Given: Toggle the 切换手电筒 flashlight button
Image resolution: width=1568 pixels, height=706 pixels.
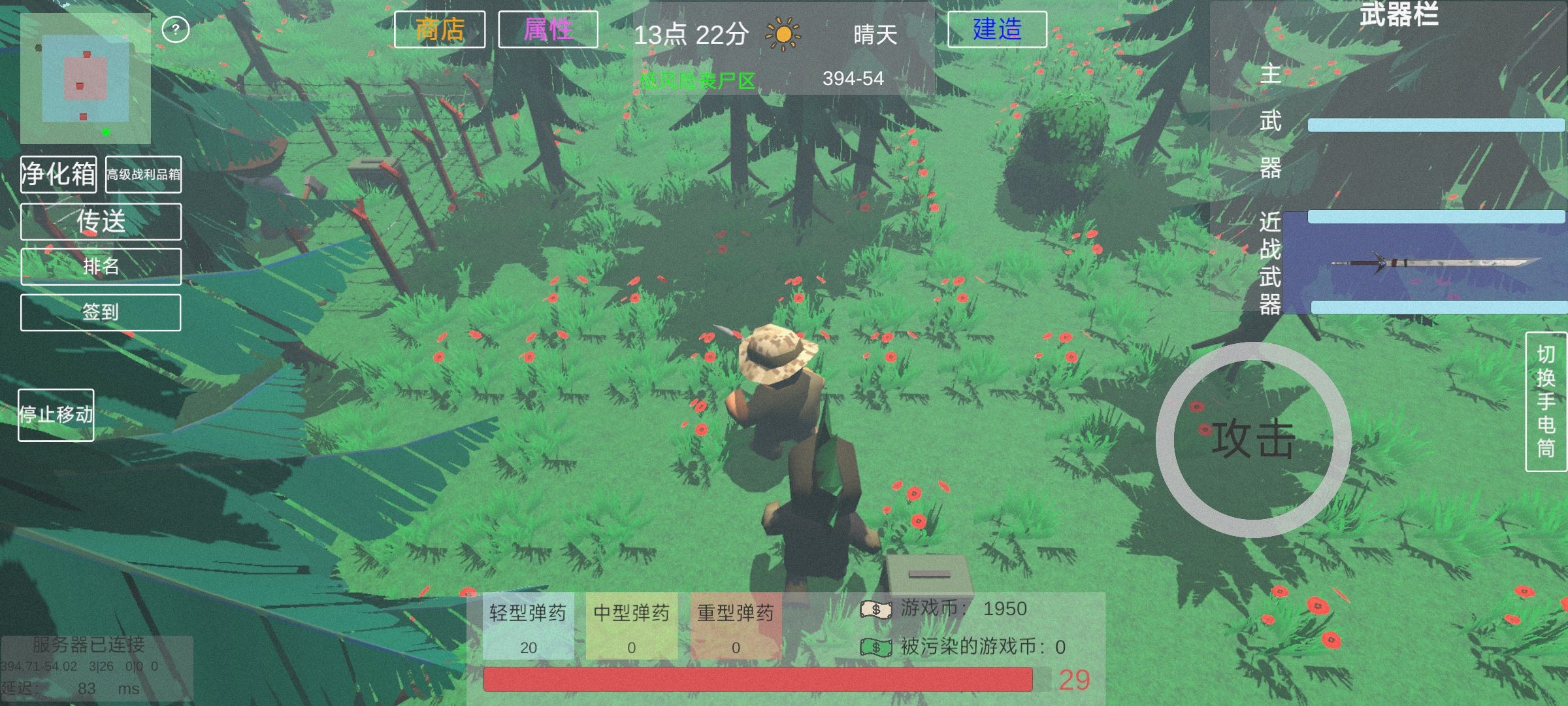Looking at the screenshot, I should [x=1545, y=401].
